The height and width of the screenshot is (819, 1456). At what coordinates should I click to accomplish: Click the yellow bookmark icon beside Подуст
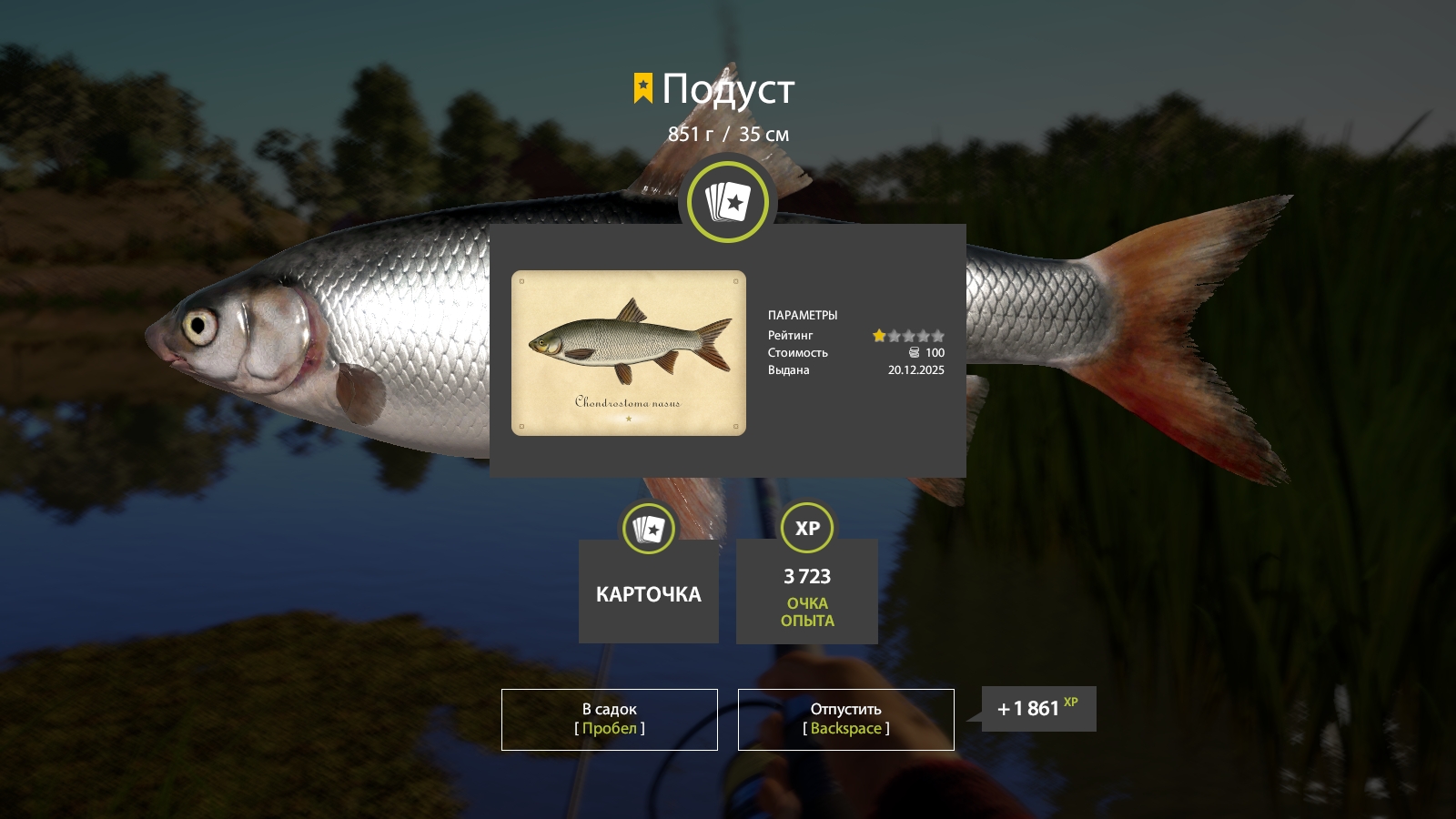[642, 87]
